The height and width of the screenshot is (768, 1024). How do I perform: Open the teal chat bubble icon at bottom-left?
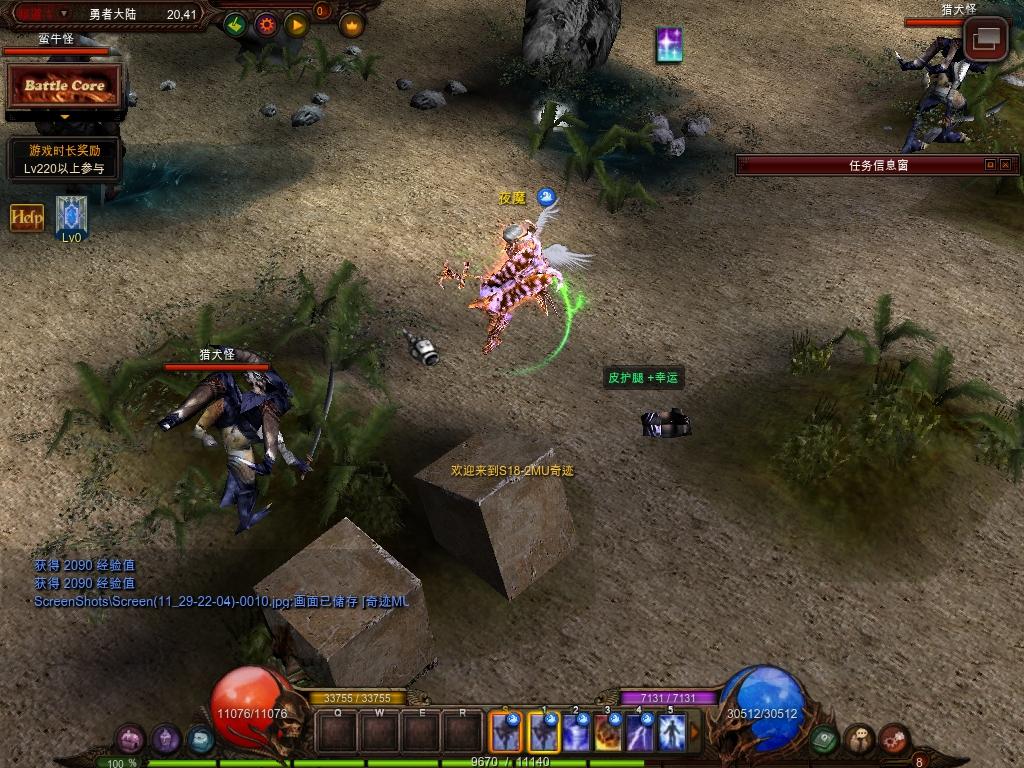click(201, 739)
